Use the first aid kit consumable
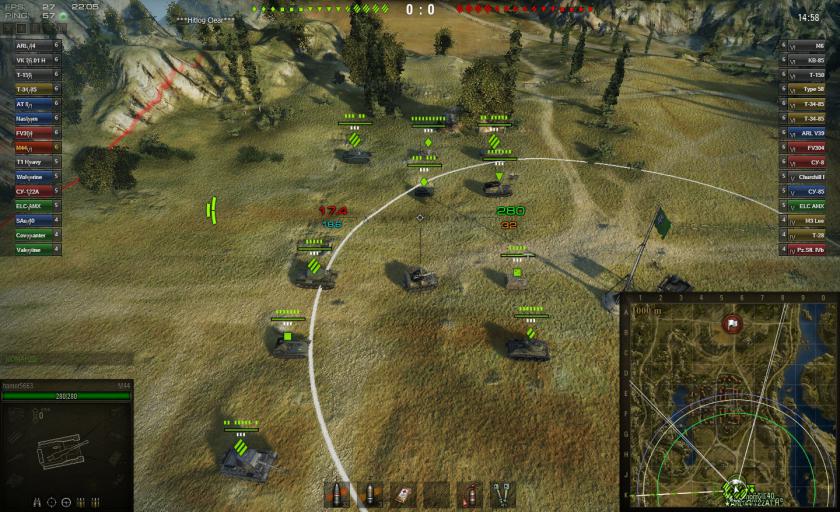Image resolution: width=840 pixels, height=512 pixels. point(403,494)
